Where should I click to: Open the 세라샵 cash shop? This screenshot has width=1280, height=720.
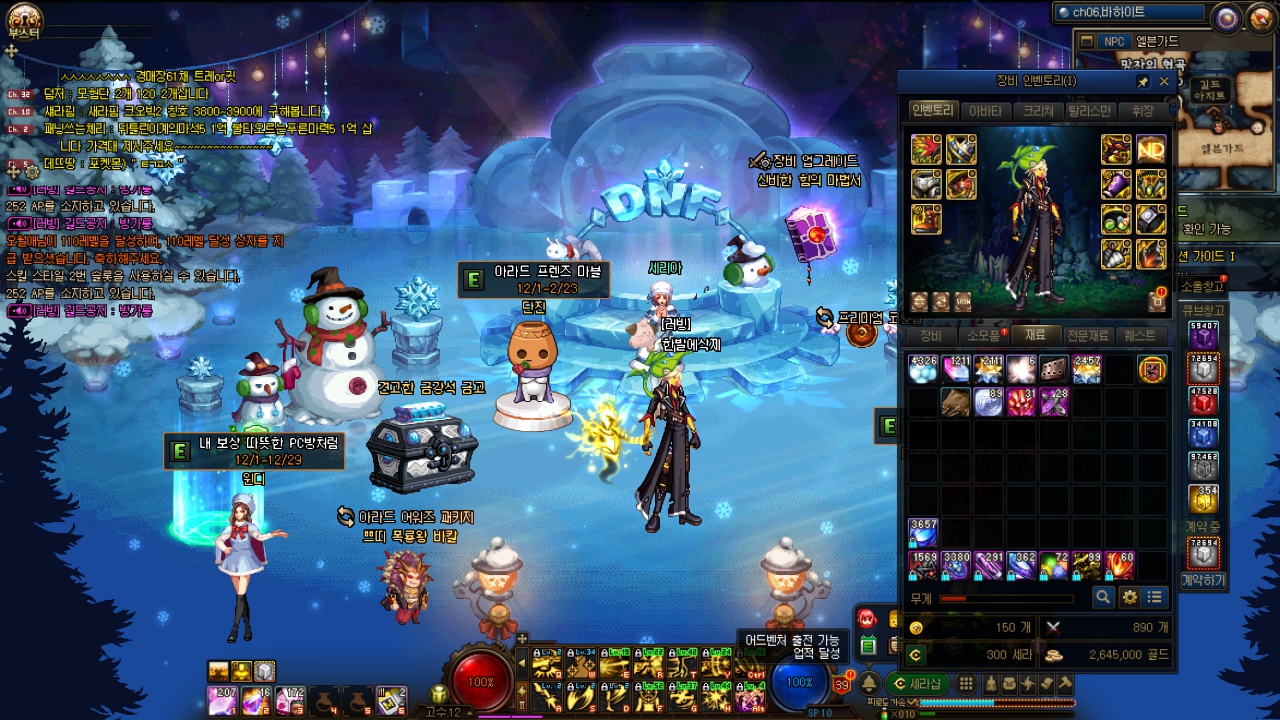(918, 684)
